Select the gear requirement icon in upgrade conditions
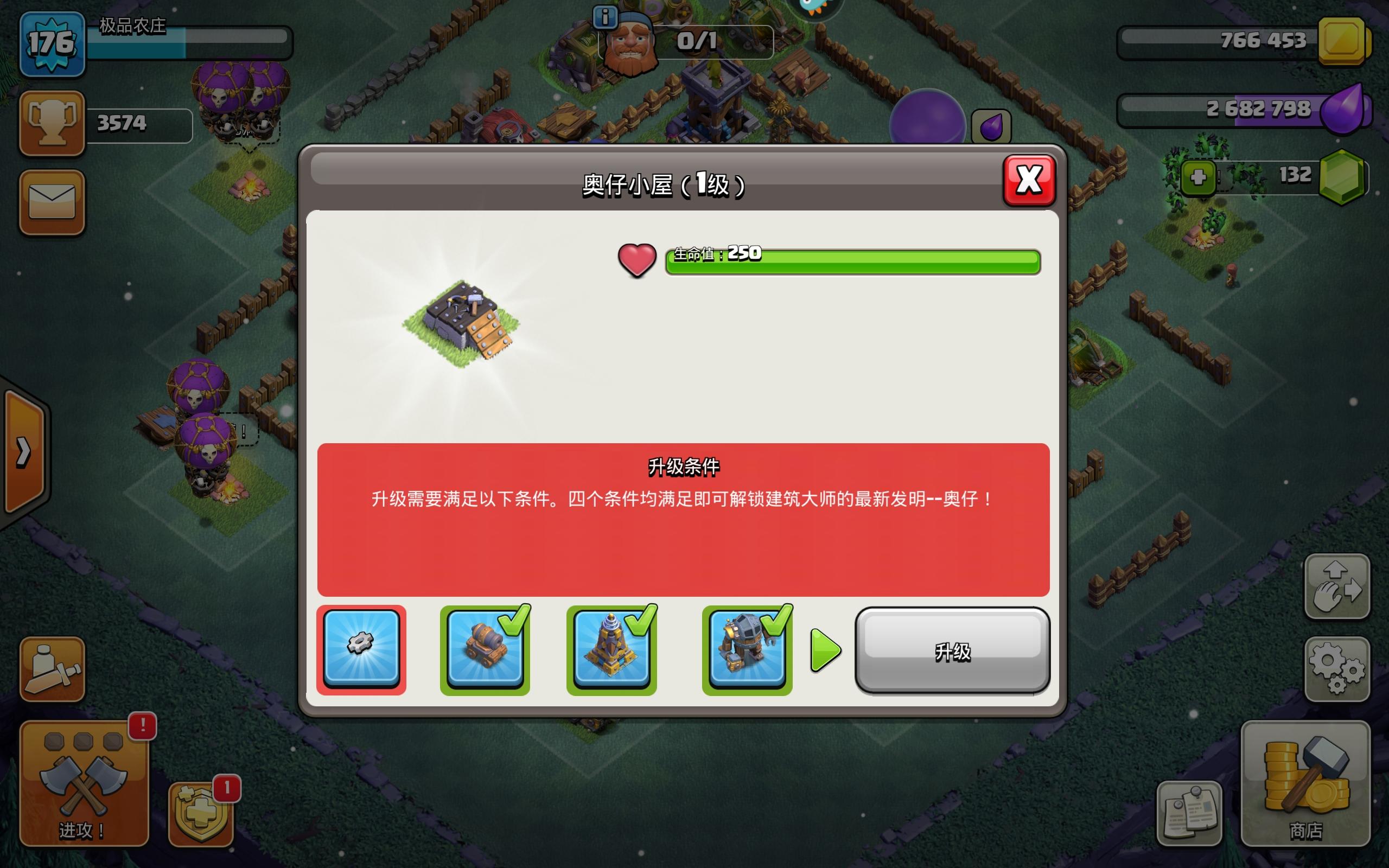Image resolution: width=1389 pixels, height=868 pixels. pyautogui.click(x=361, y=649)
